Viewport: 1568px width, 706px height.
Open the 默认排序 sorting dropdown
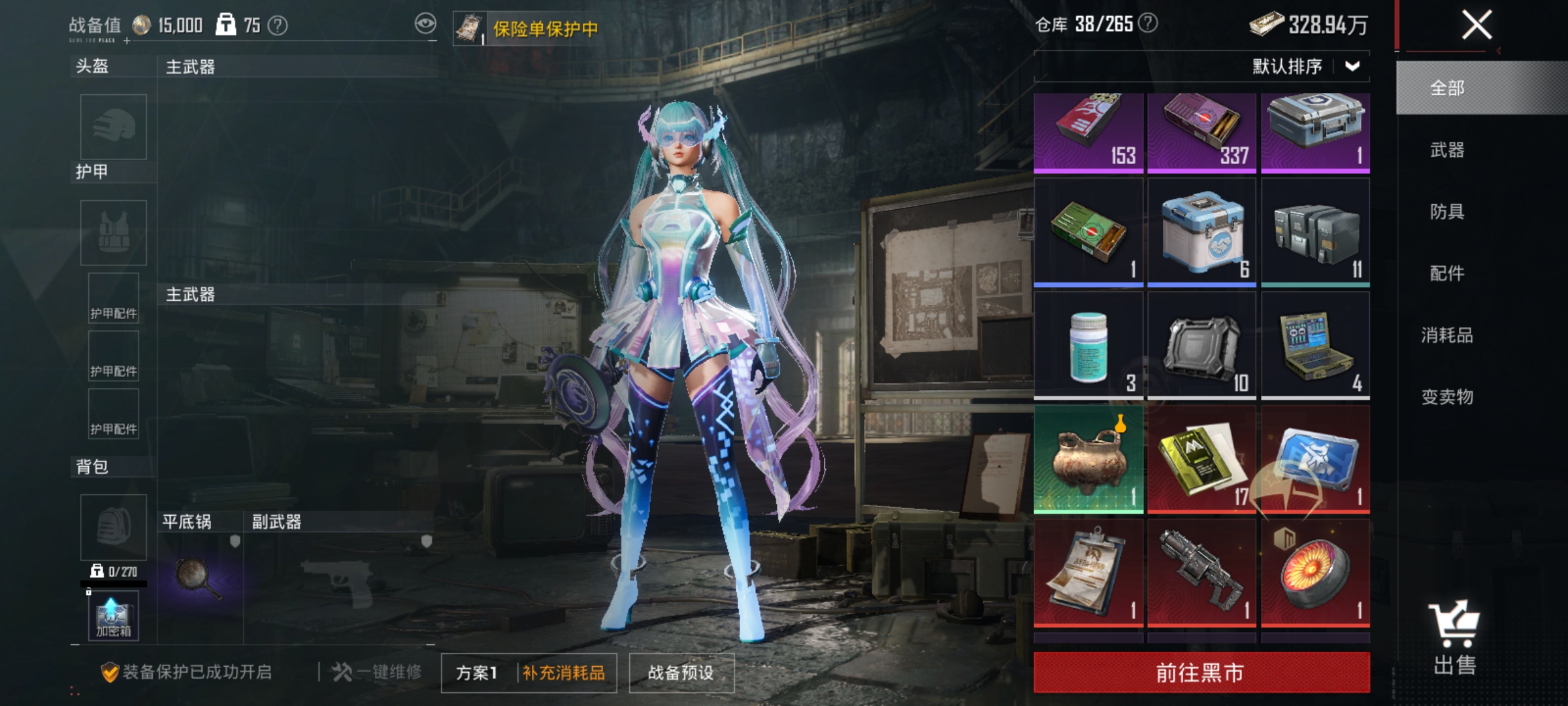pyautogui.click(x=1299, y=65)
